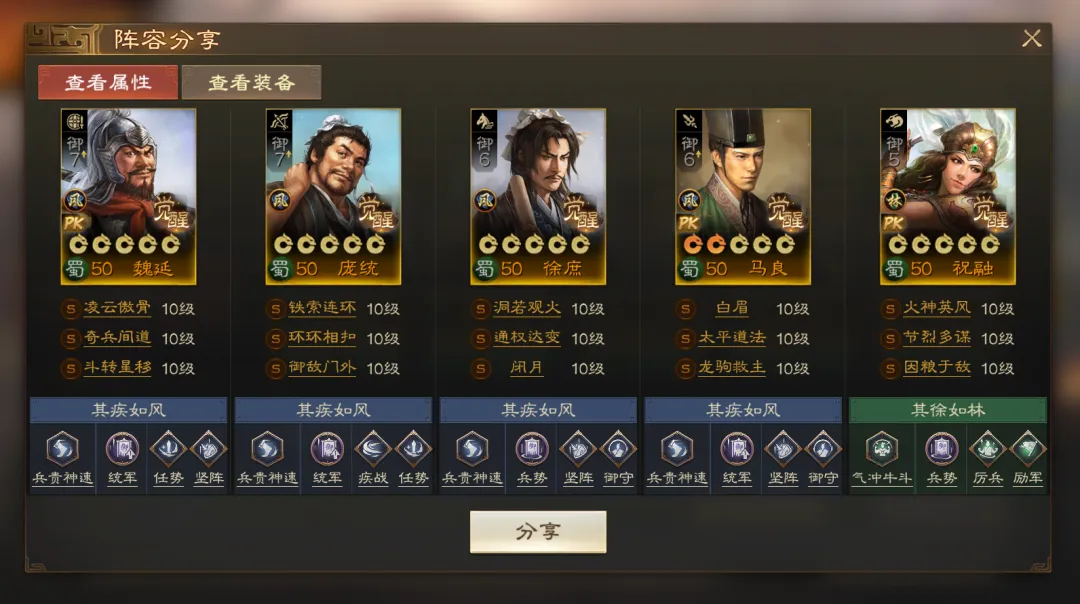Switch to the 查看属性 tab
1080x604 pixels.
coord(108,83)
